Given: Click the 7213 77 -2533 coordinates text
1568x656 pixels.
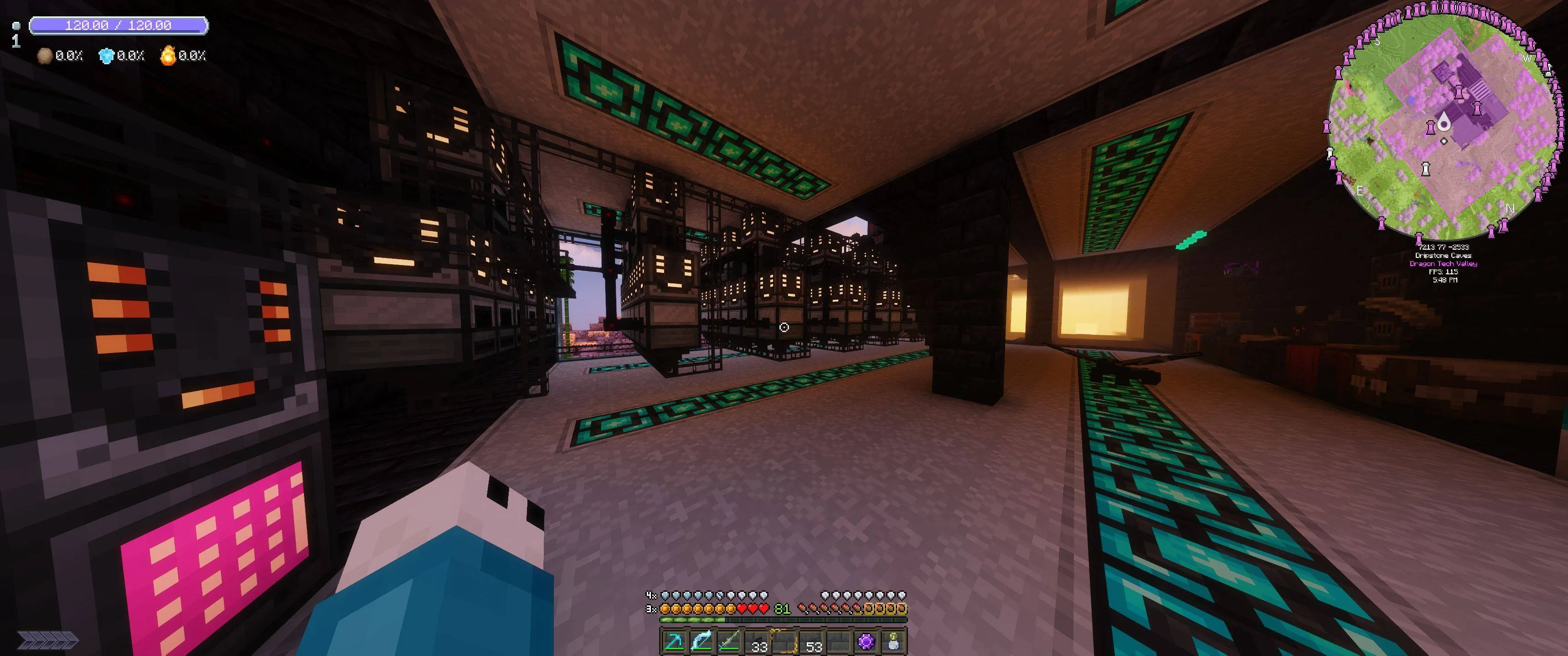Looking at the screenshot, I should 1444,248.
